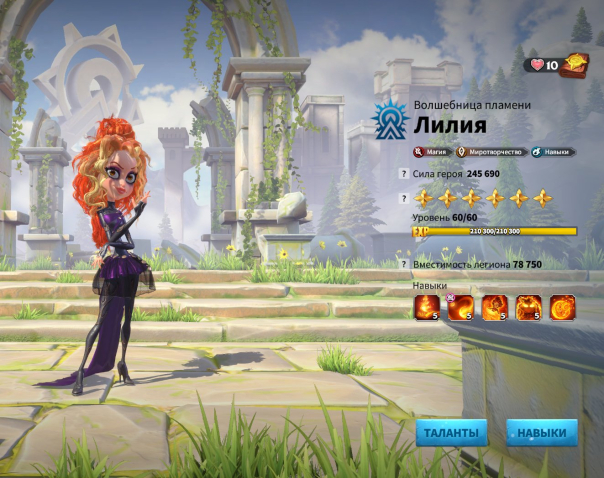Select the skill icon with the purple badge
Image resolution: width=604 pixels, height=478 pixels.
pyautogui.click(x=461, y=307)
